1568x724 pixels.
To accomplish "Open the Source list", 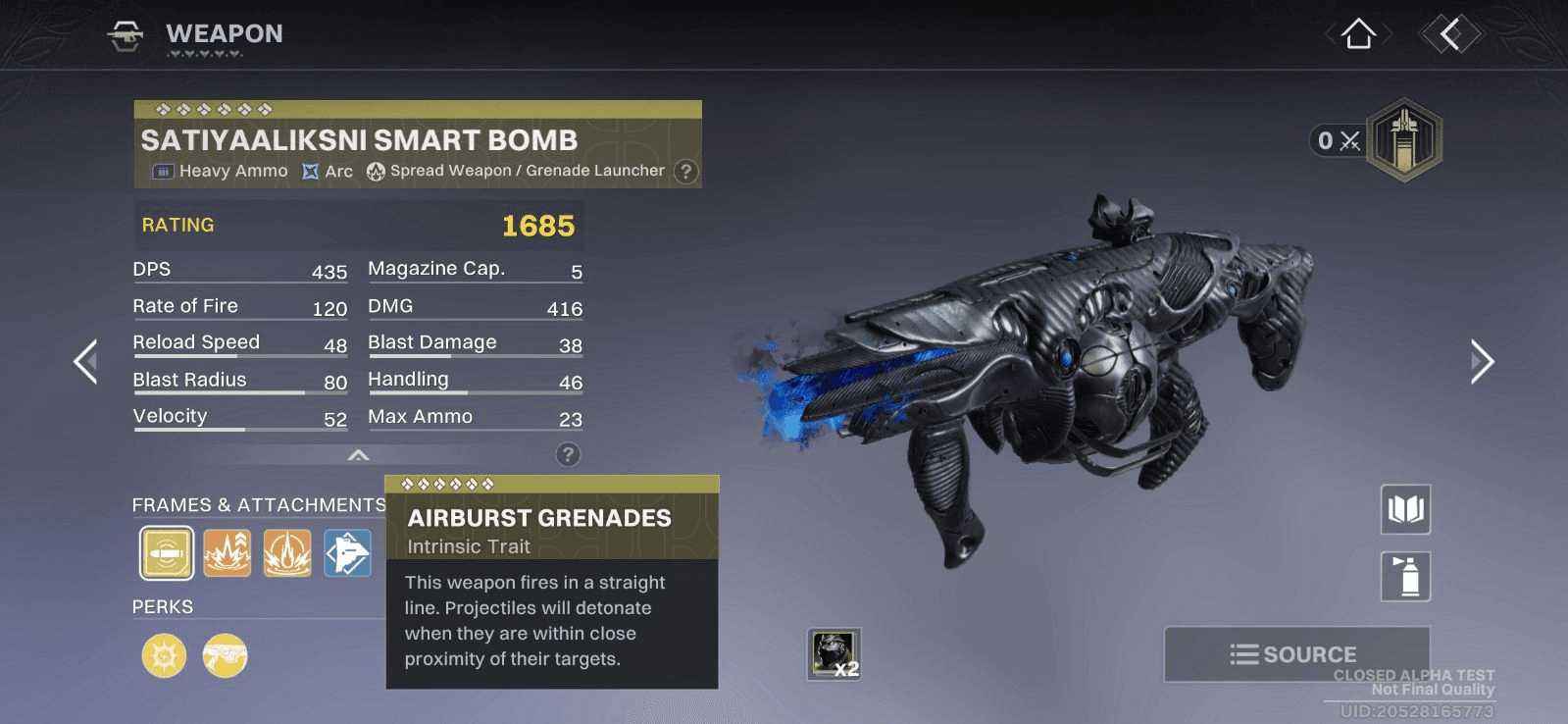I will pos(1295,653).
